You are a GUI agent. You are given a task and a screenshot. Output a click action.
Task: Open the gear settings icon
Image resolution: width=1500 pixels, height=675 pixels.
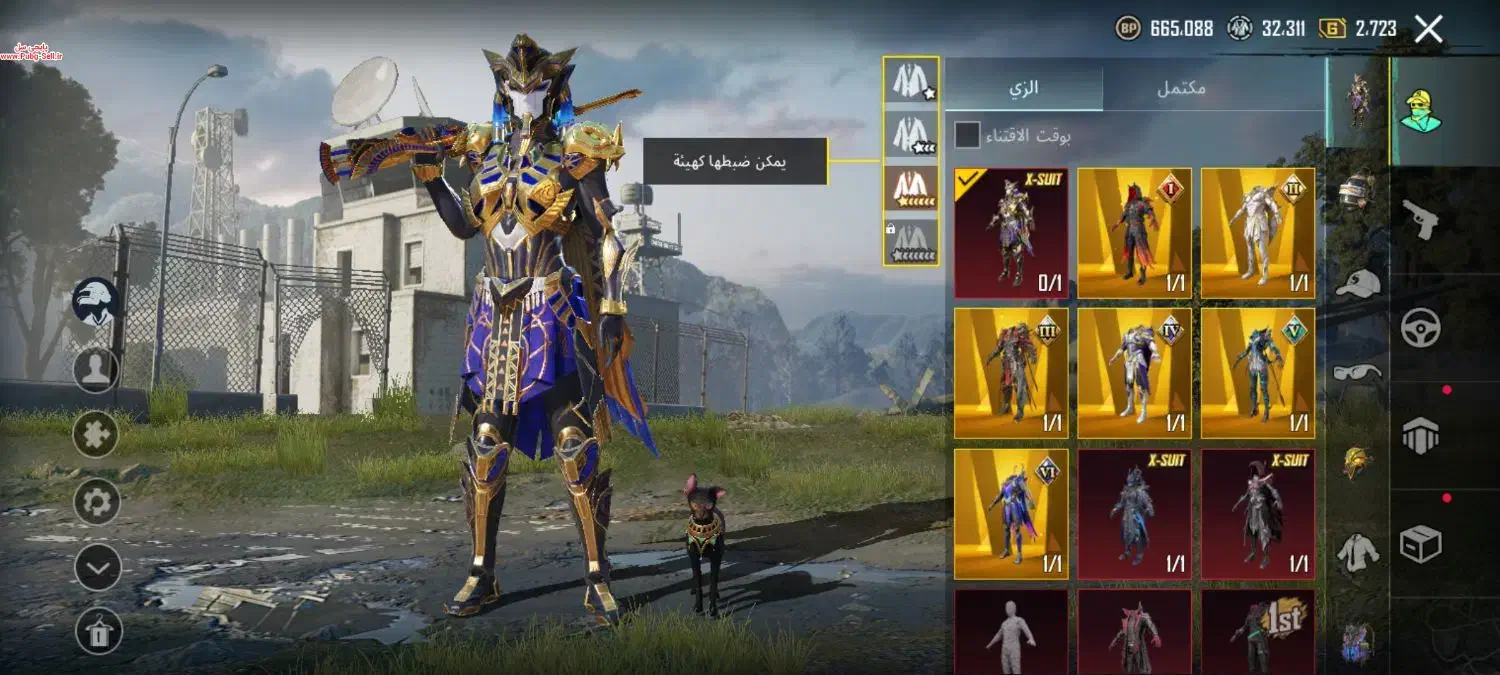[96, 501]
